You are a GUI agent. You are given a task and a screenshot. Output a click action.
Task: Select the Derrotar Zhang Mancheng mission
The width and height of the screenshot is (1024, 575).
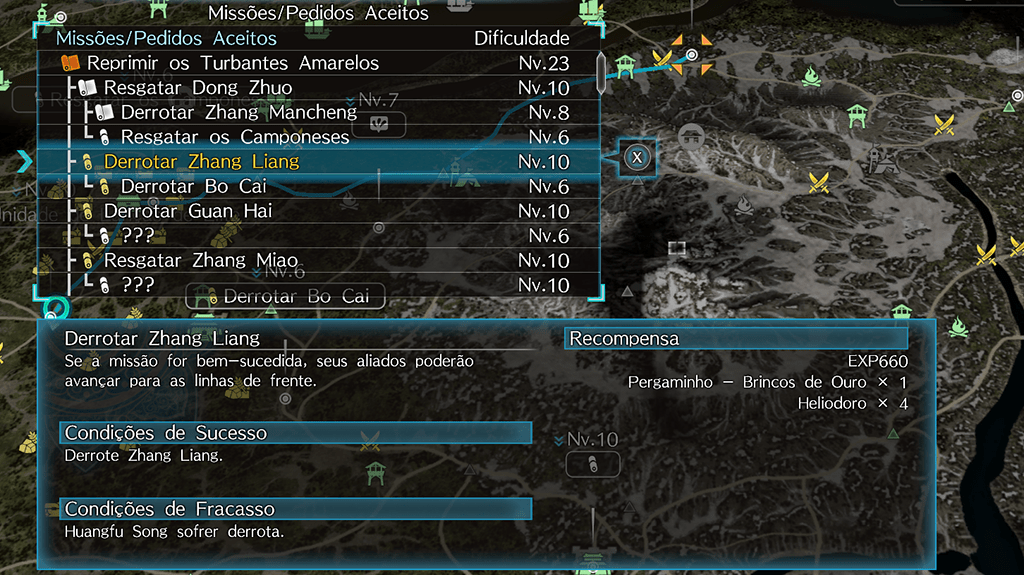tap(238, 112)
